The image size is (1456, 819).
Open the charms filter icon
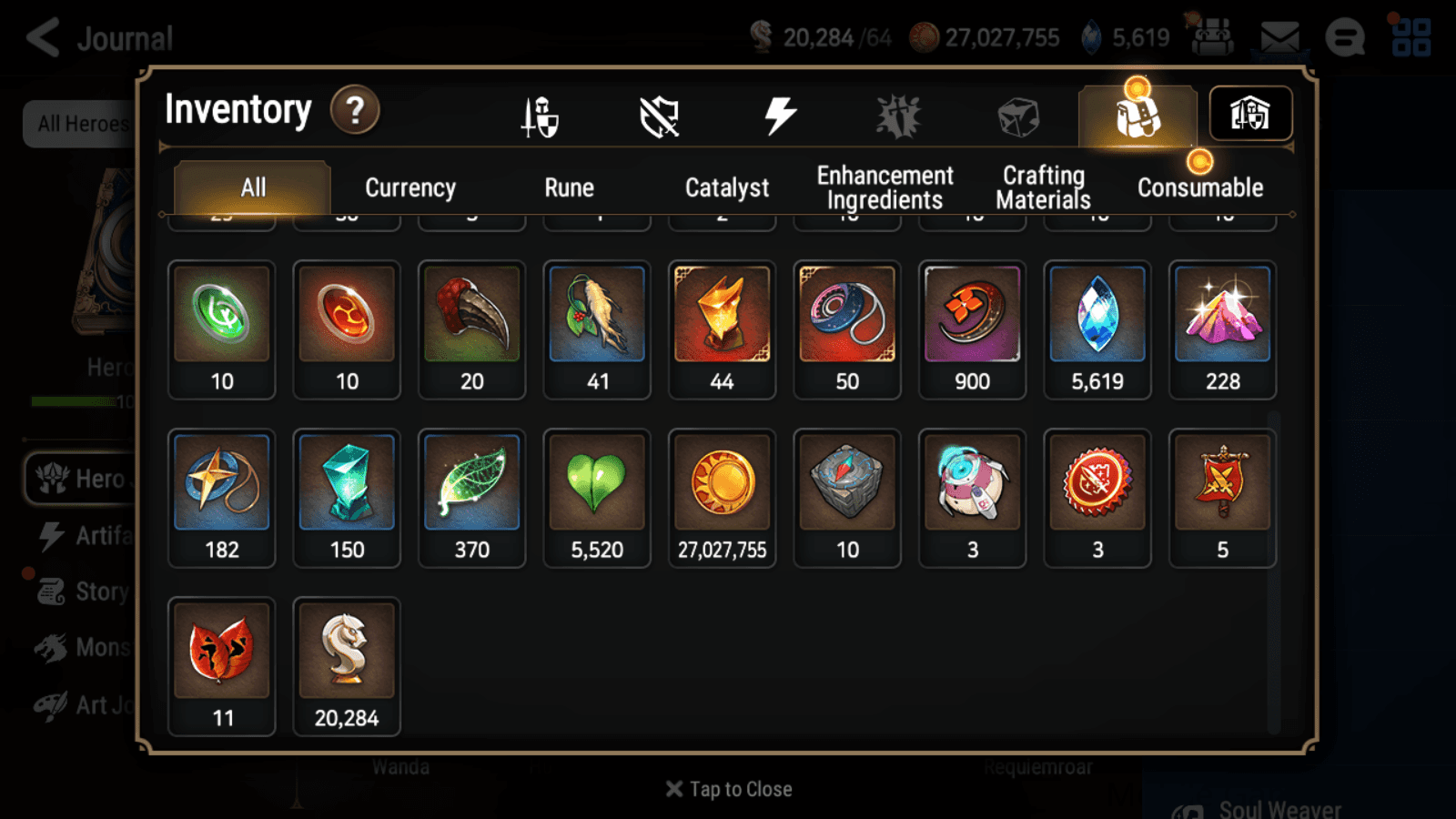pos(897,114)
